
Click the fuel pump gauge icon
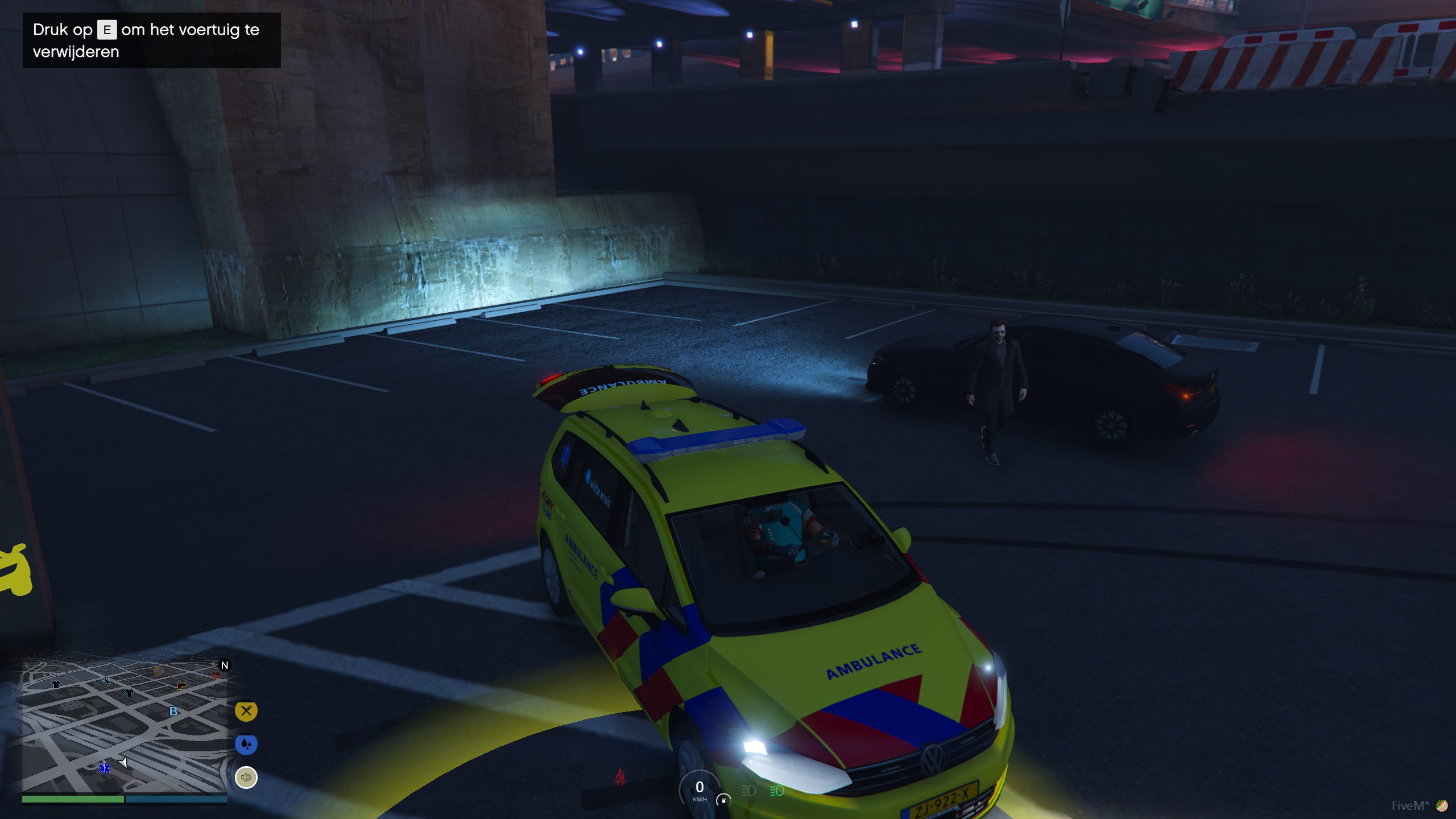coord(723,800)
